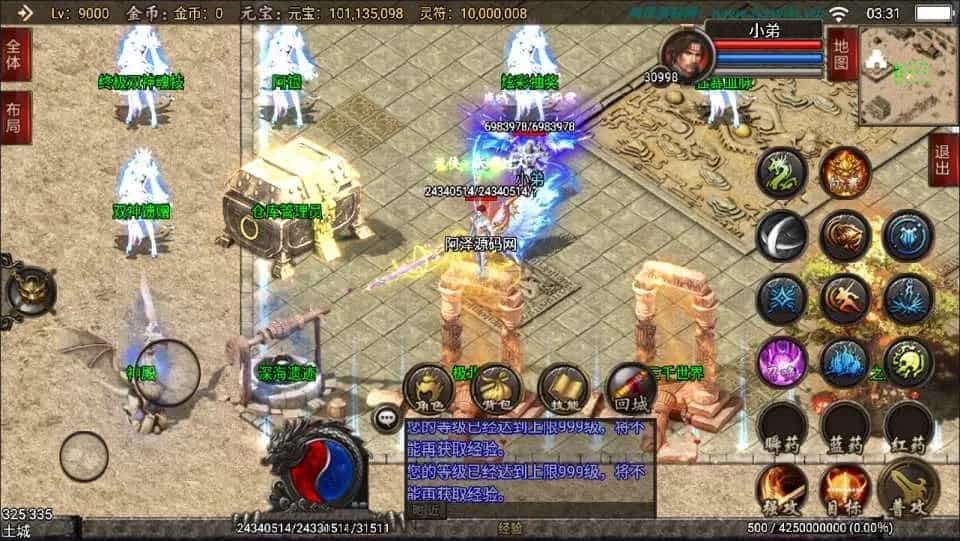Open the 技能 skills book
The image size is (960, 541).
pyautogui.click(x=562, y=388)
